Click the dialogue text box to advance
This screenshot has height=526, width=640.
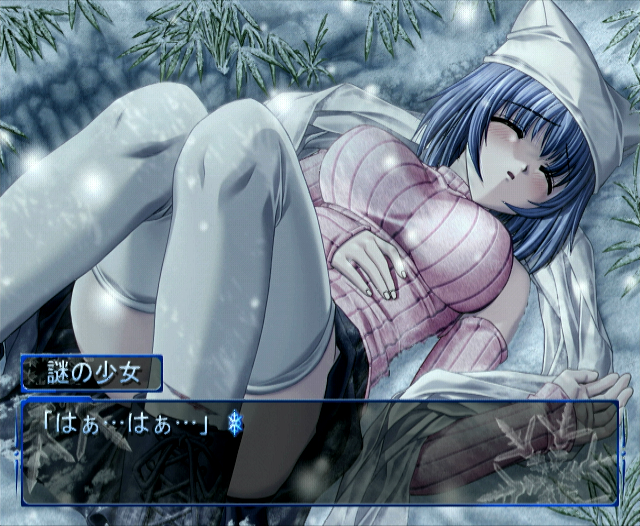point(320,450)
